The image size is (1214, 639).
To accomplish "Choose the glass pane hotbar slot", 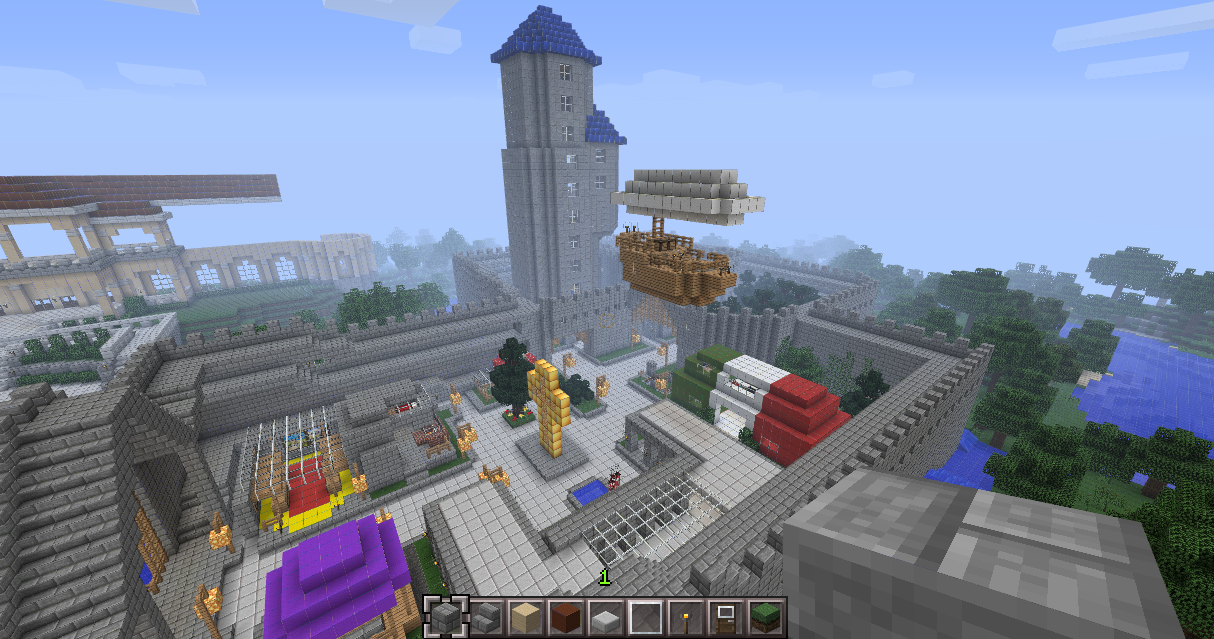I will (x=645, y=617).
